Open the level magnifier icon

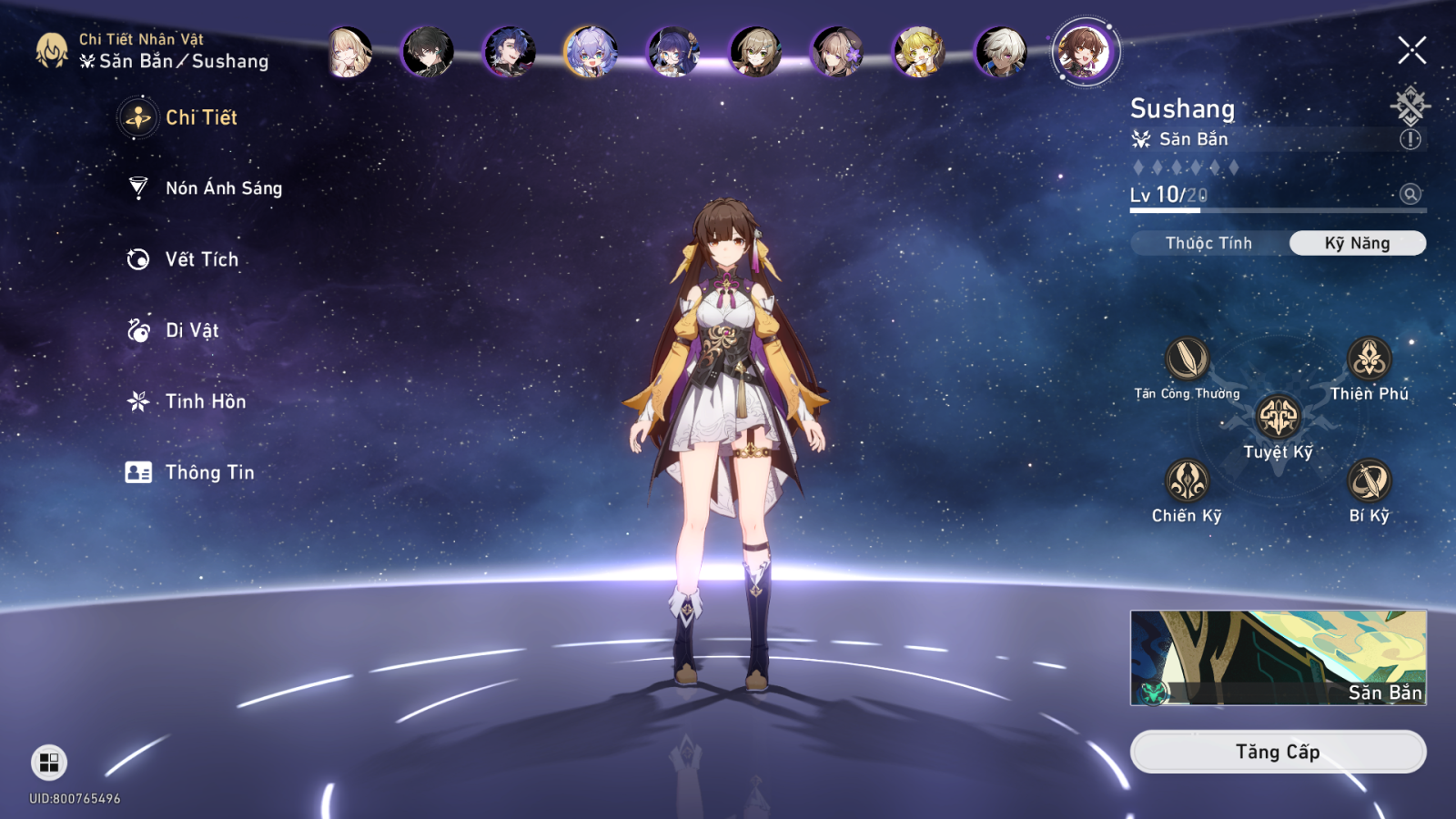click(x=1410, y=194)
